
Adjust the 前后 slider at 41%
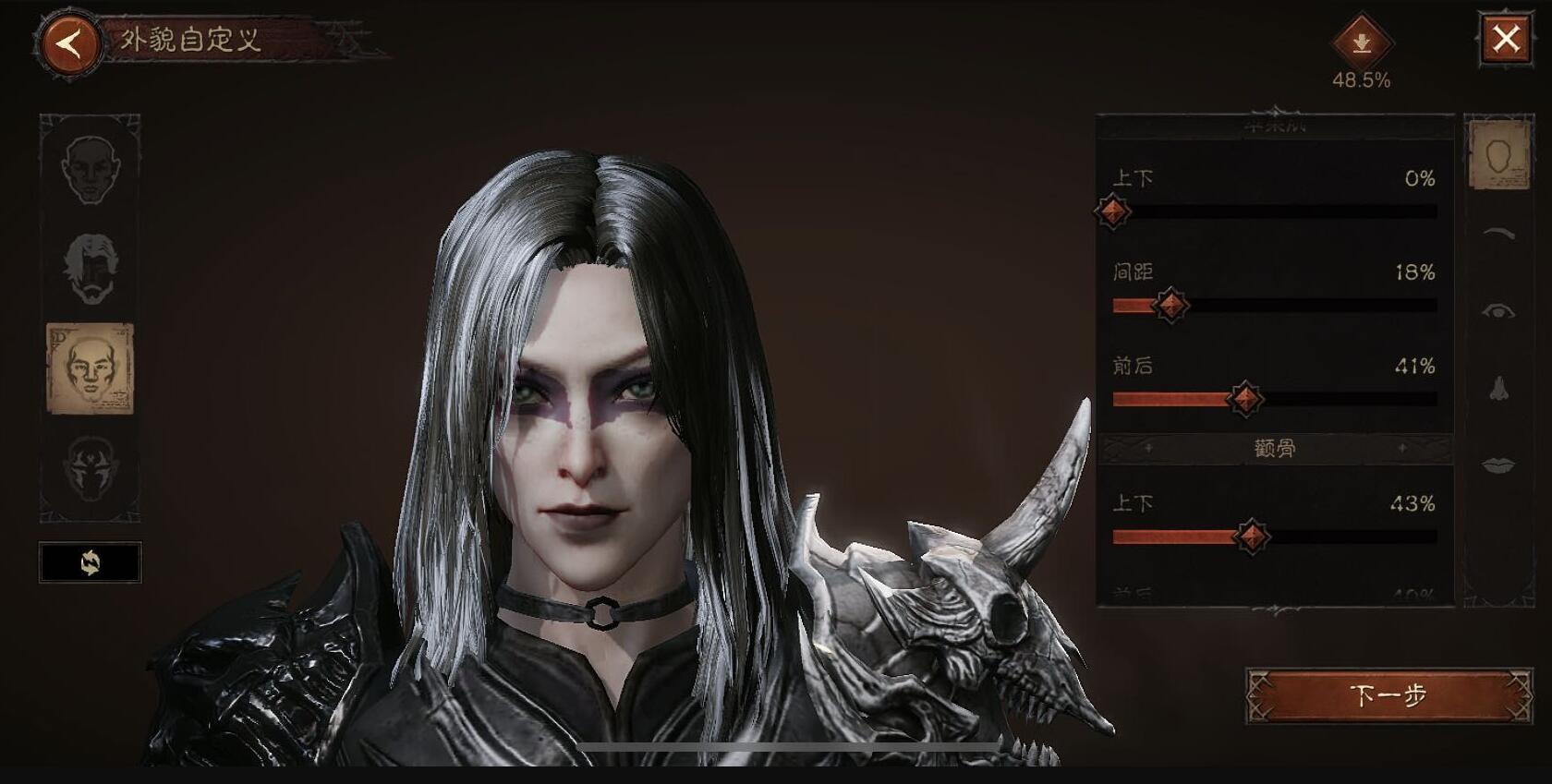pos(1244,399)
